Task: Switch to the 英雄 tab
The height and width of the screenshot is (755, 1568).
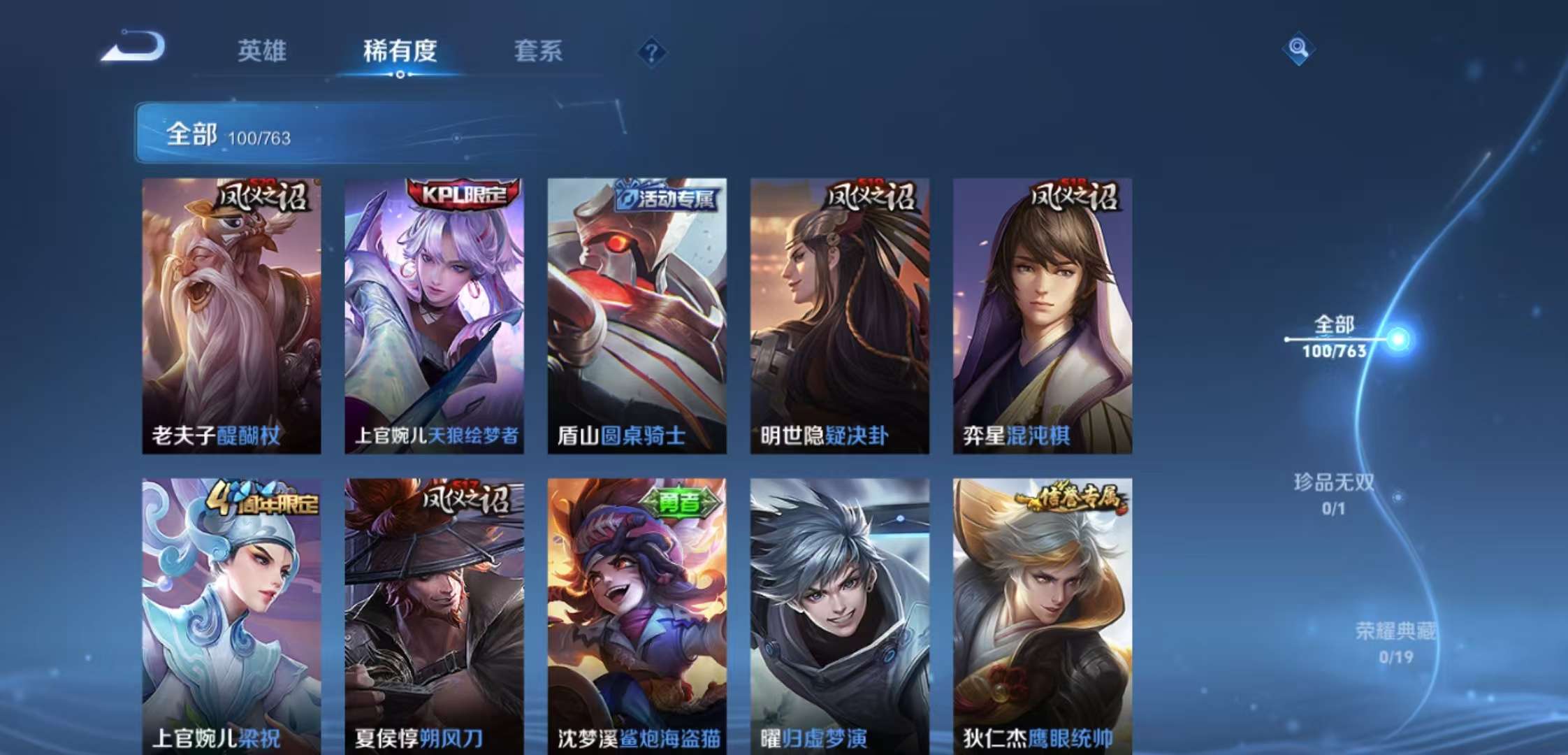Action: coord(261,52)
